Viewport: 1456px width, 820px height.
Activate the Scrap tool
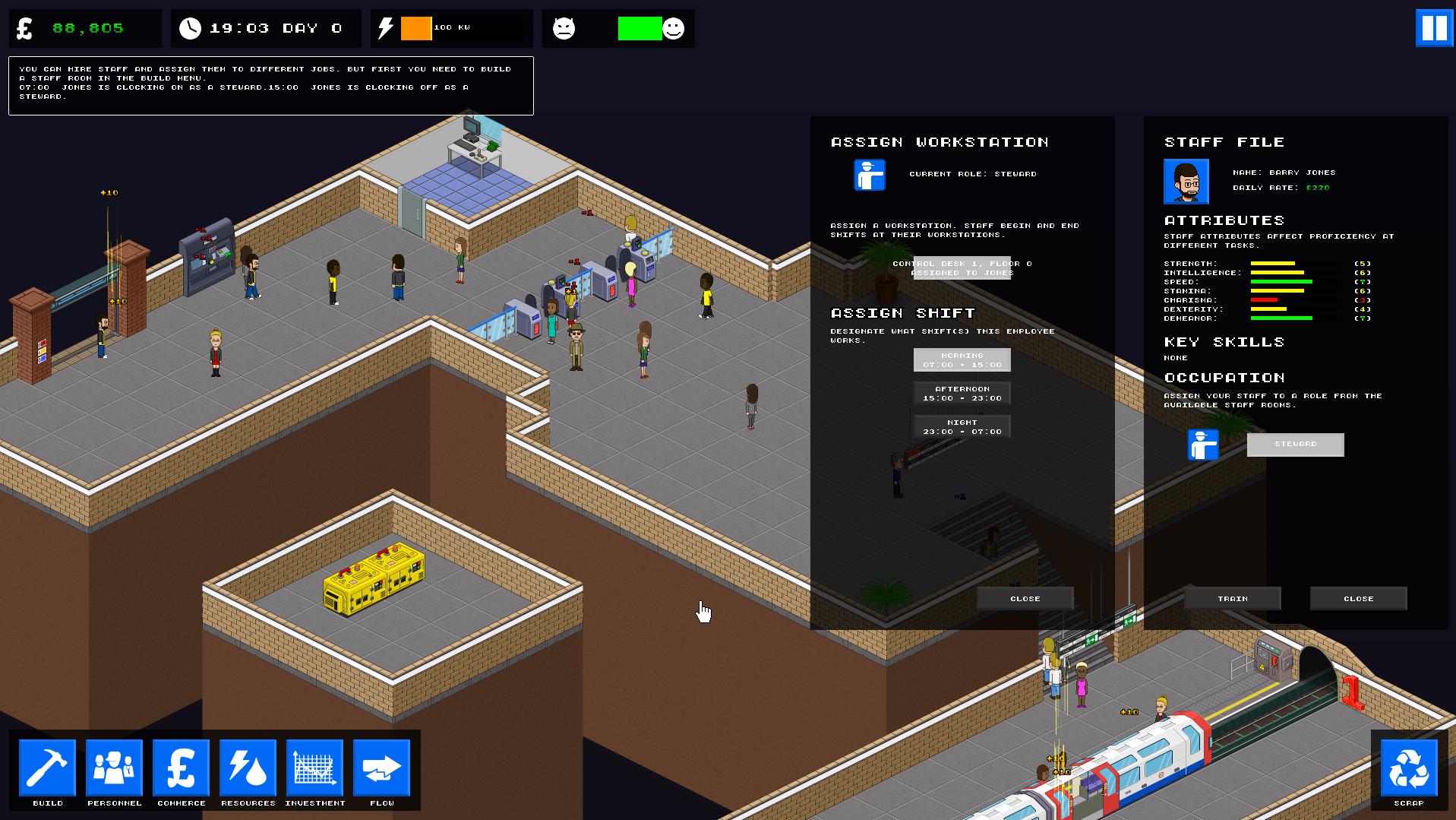1409,768
